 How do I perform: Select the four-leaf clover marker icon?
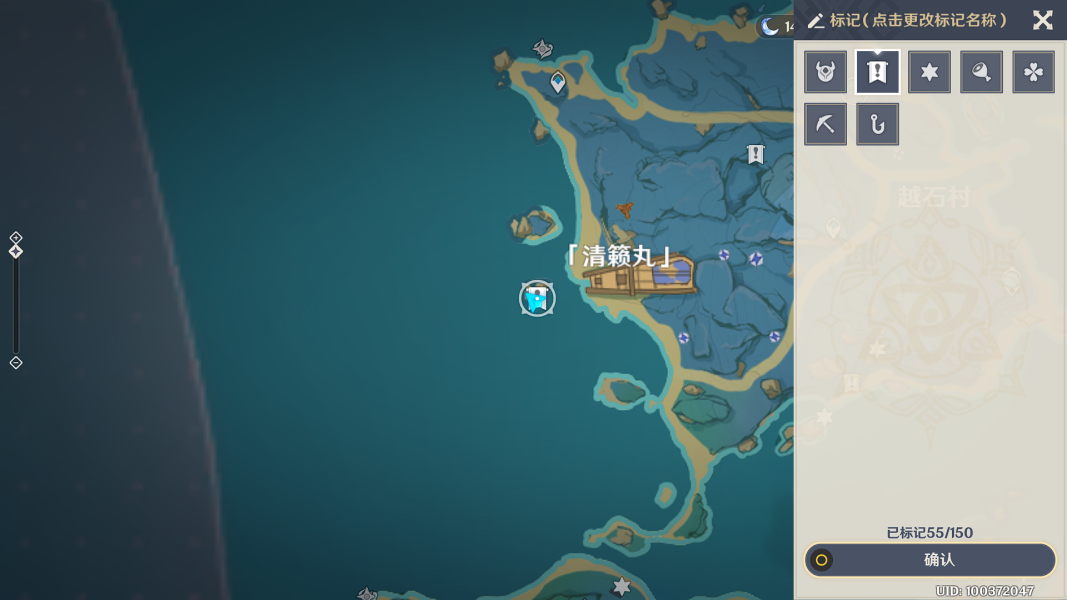pyautogui.click(x=1033, y=72)
